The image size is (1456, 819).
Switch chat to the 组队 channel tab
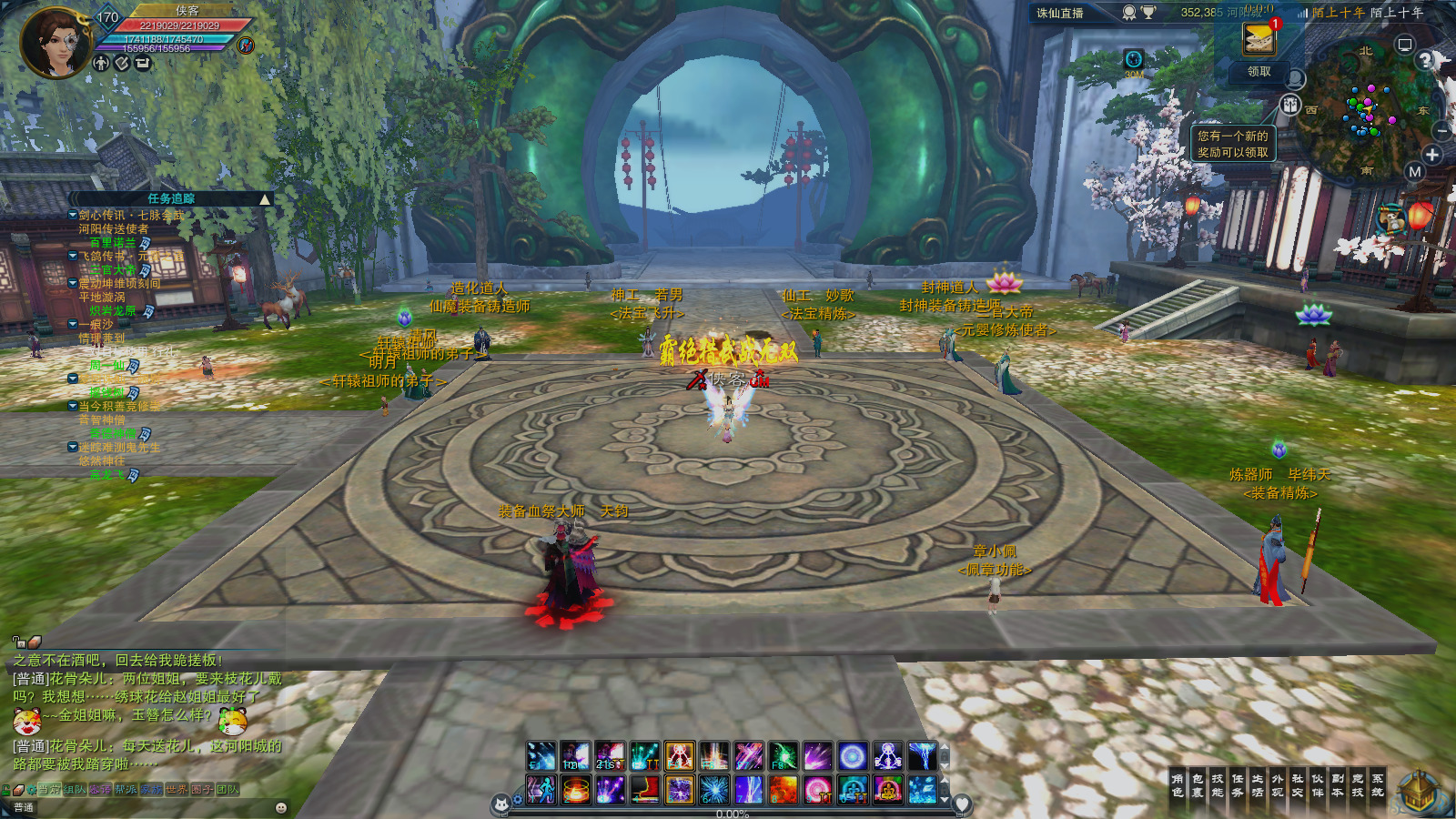coord(75,790)
